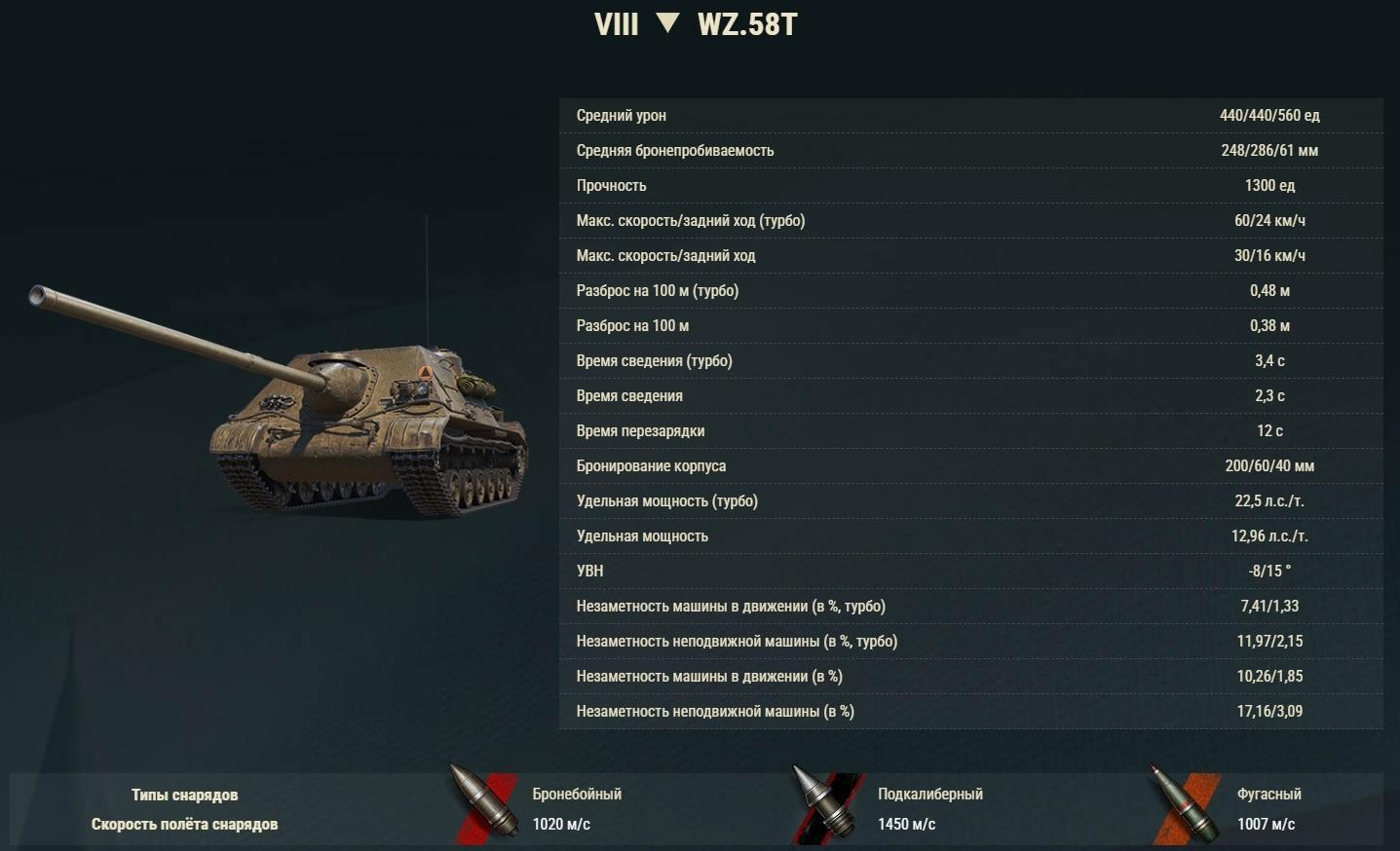Choose the Подкалиберный shell icon
This screenshot has height=851, width=1400.
coord(826,805)
